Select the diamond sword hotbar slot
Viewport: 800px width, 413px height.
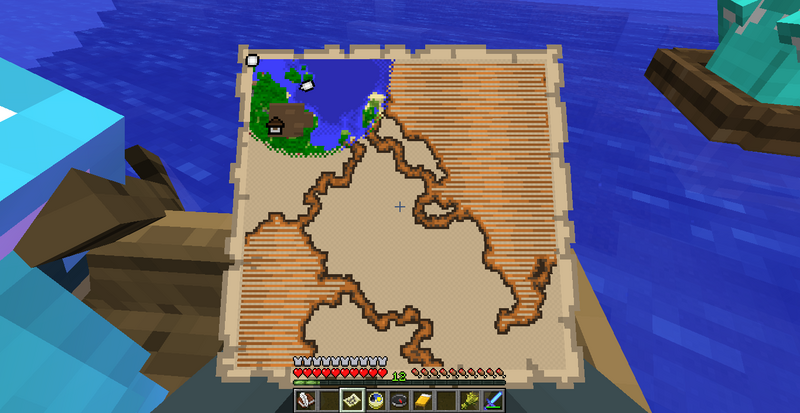click(494, 401)
